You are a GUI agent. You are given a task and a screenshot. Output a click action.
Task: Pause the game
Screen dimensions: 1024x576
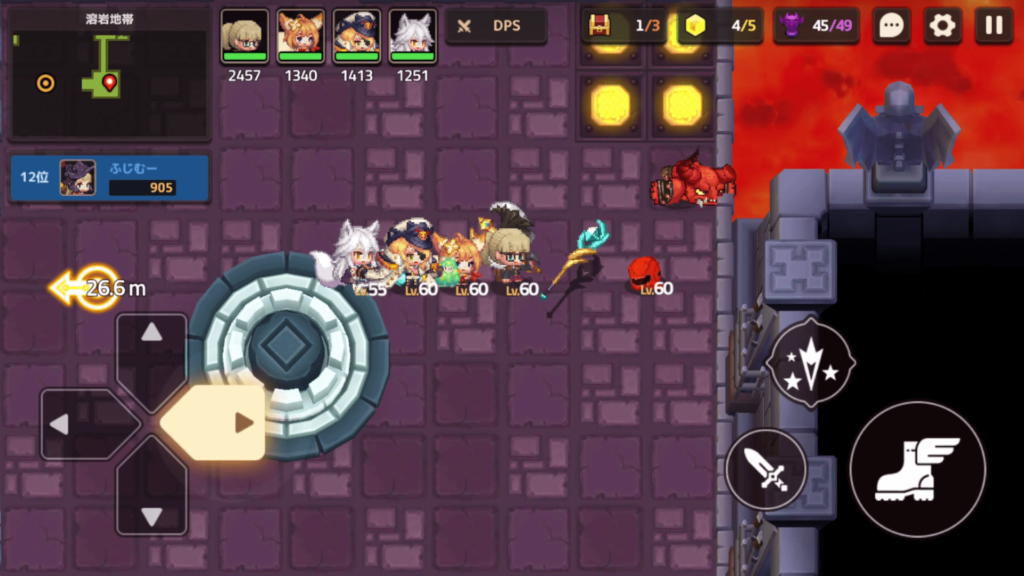tap(993, 26)
